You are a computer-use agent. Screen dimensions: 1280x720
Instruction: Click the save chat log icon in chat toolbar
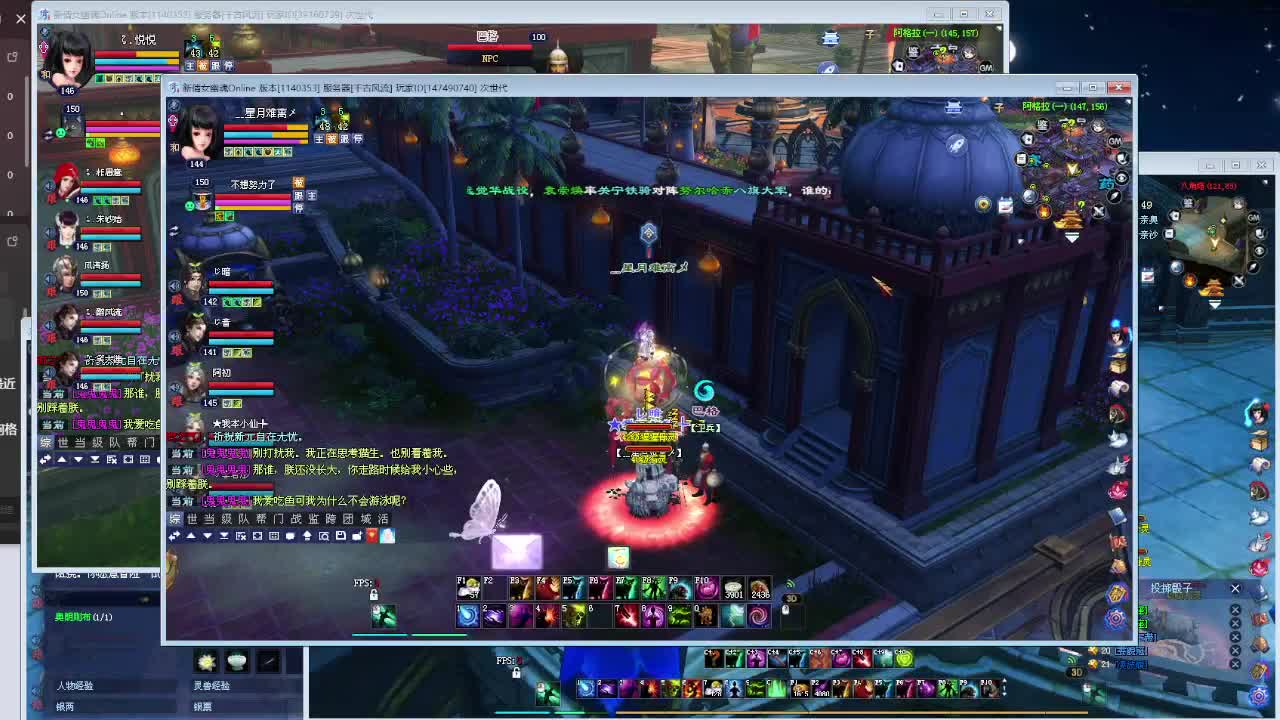point(340,536)
